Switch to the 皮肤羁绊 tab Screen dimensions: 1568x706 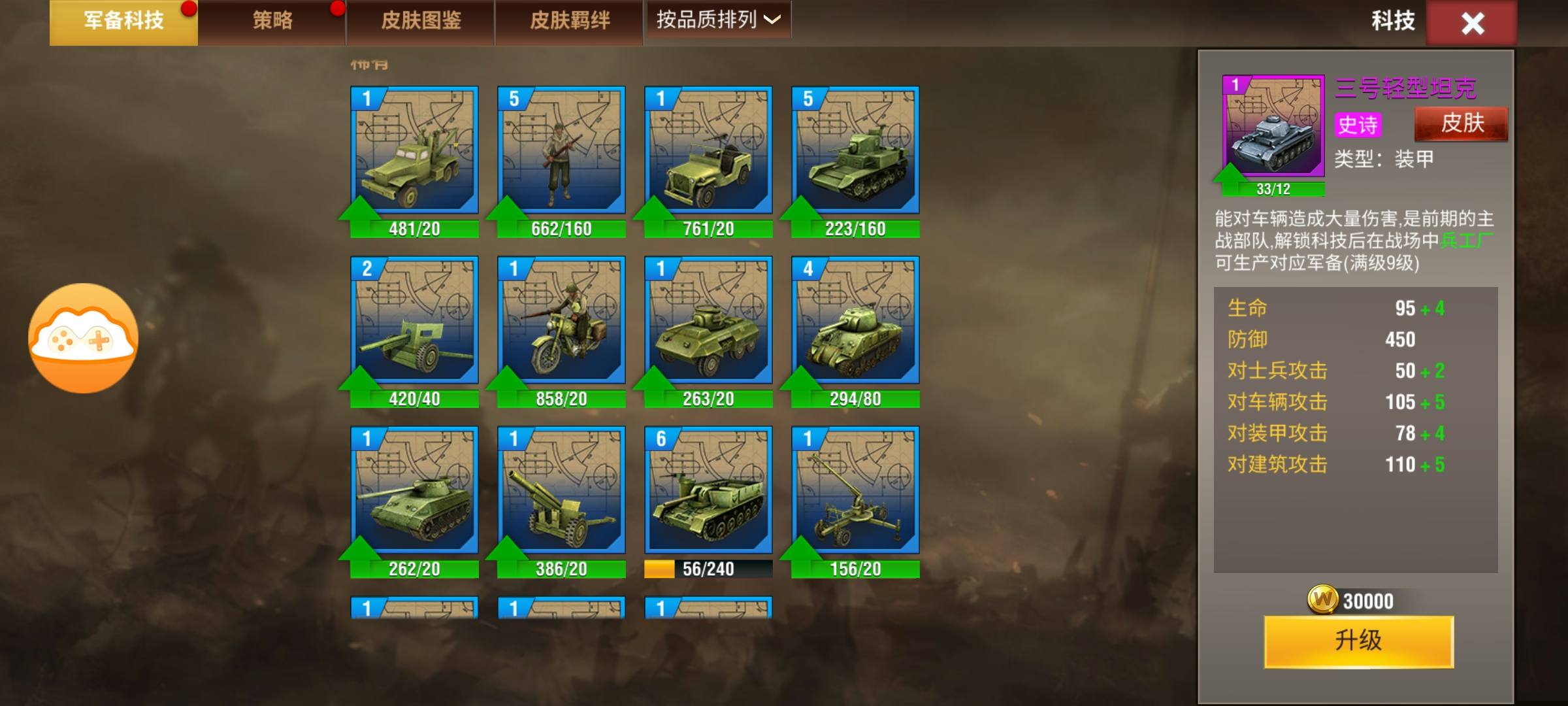pos(570,22)
